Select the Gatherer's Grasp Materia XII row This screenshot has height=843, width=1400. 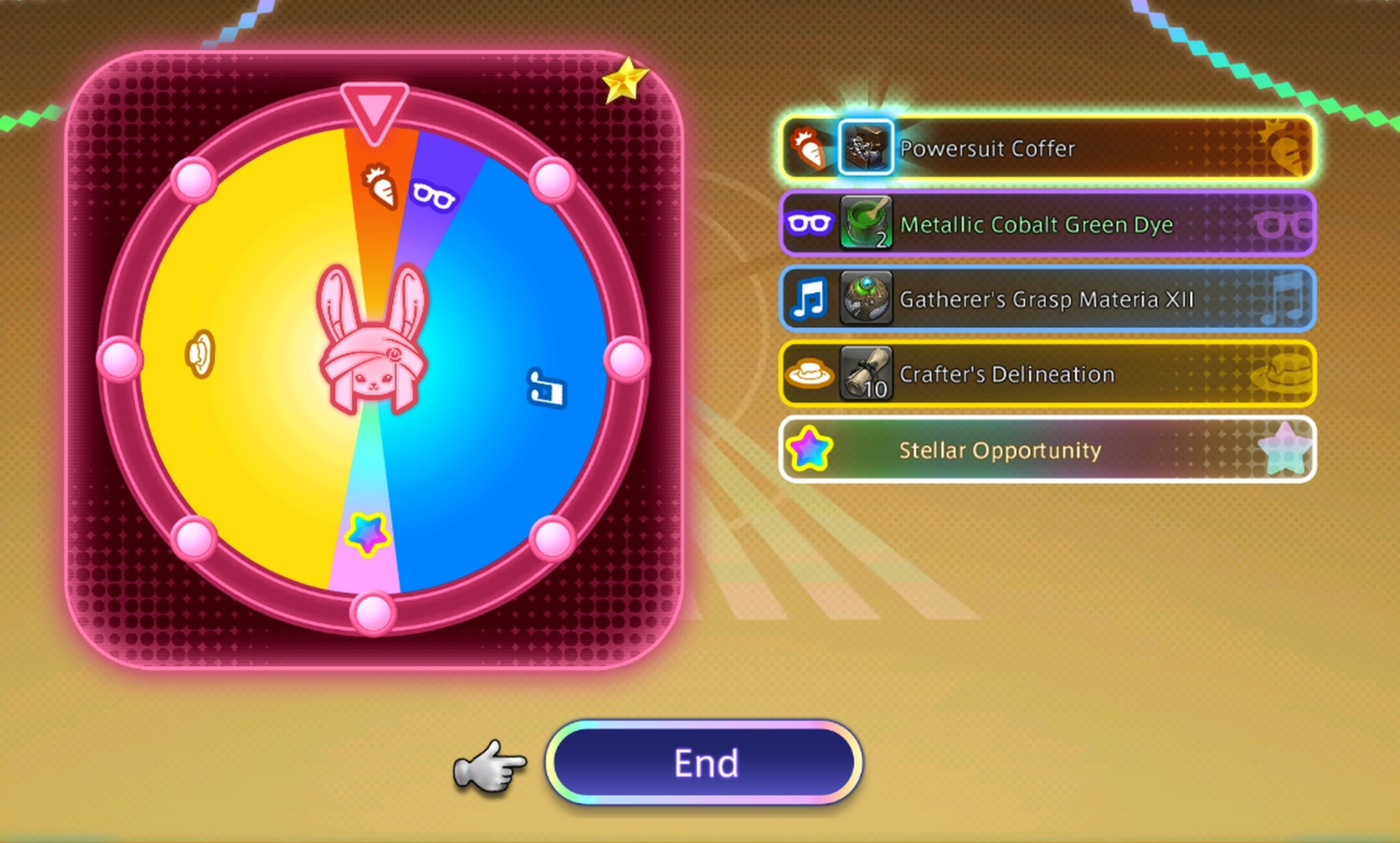click(1047, 299)
